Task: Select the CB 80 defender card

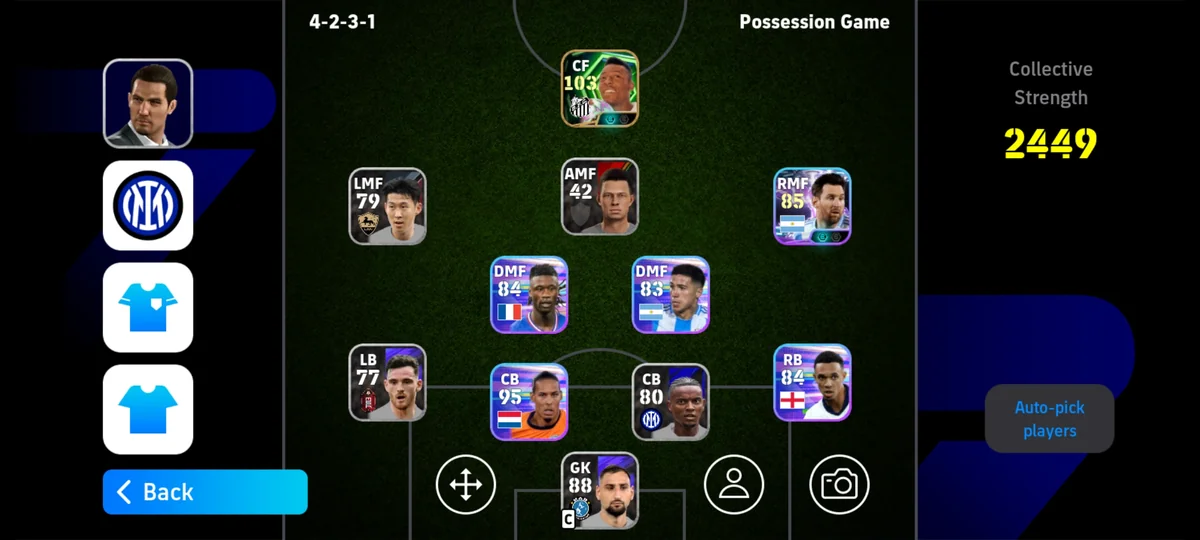Action: [x=671, y=402]
